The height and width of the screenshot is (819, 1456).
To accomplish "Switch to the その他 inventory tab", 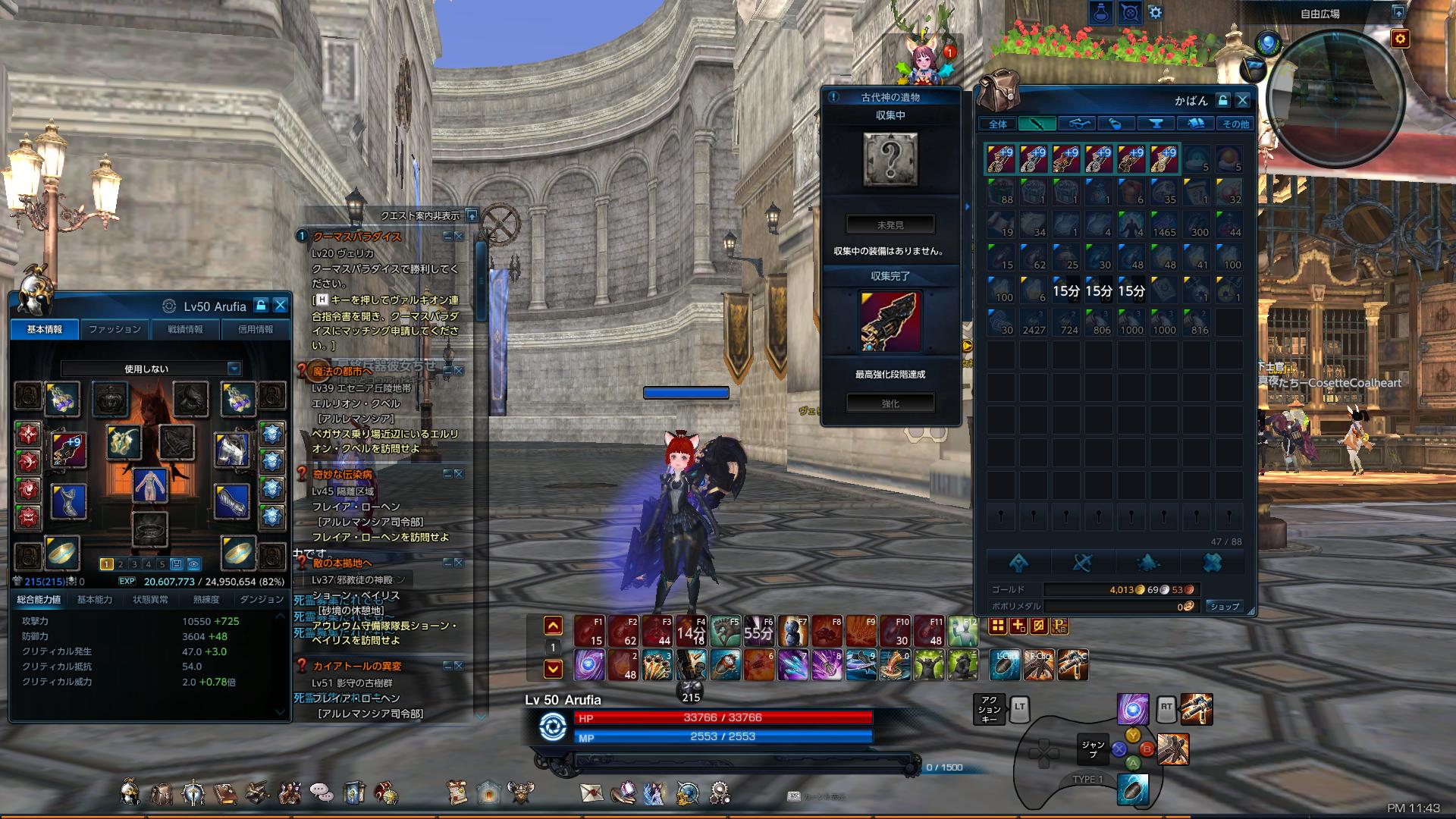I will click(x=1235, y=124).
